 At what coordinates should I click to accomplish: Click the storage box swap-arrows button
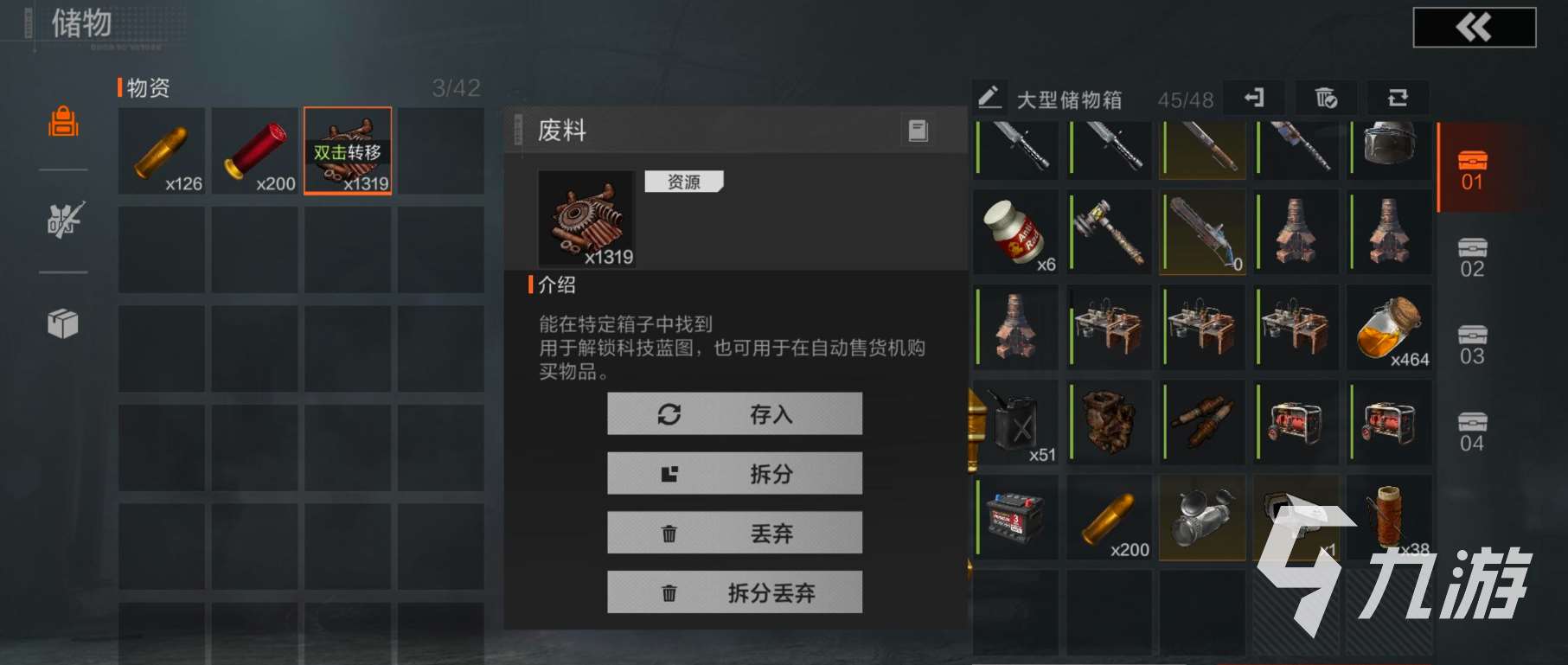coord(1398,99)
